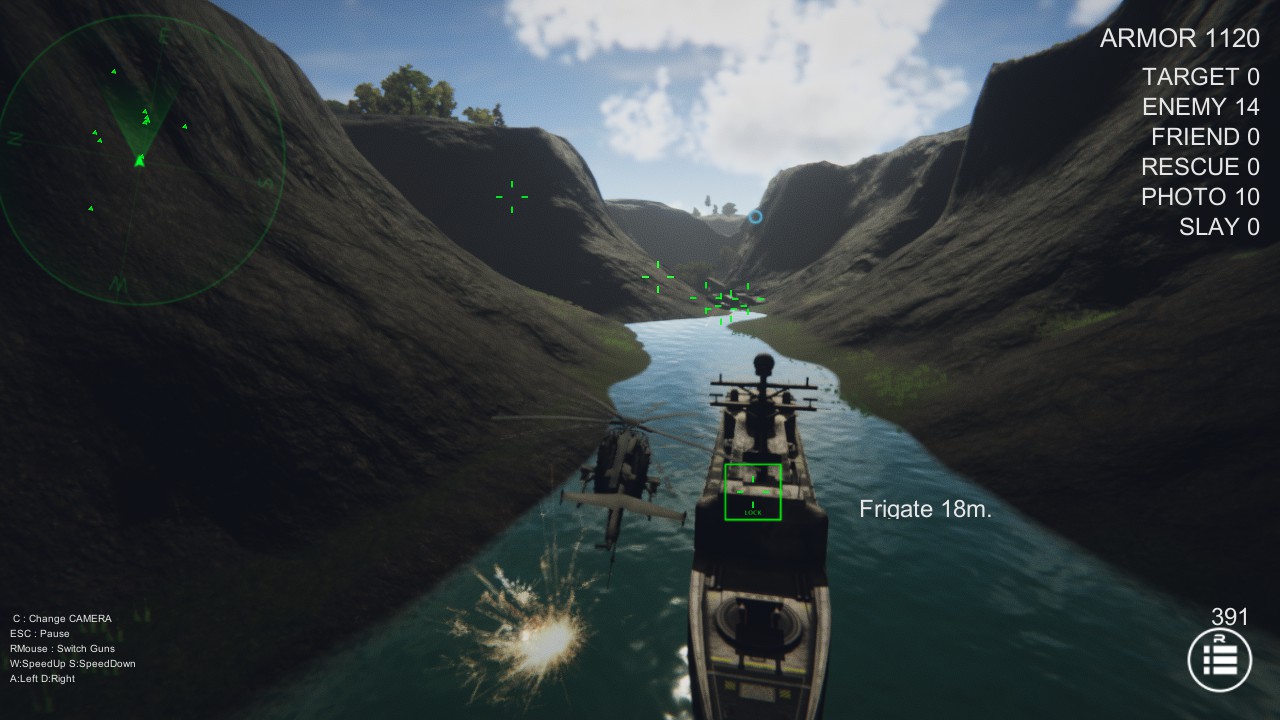Expand the PHOTO 10 stat line
1280x720 pixels.
click(x=1200, y=197)
